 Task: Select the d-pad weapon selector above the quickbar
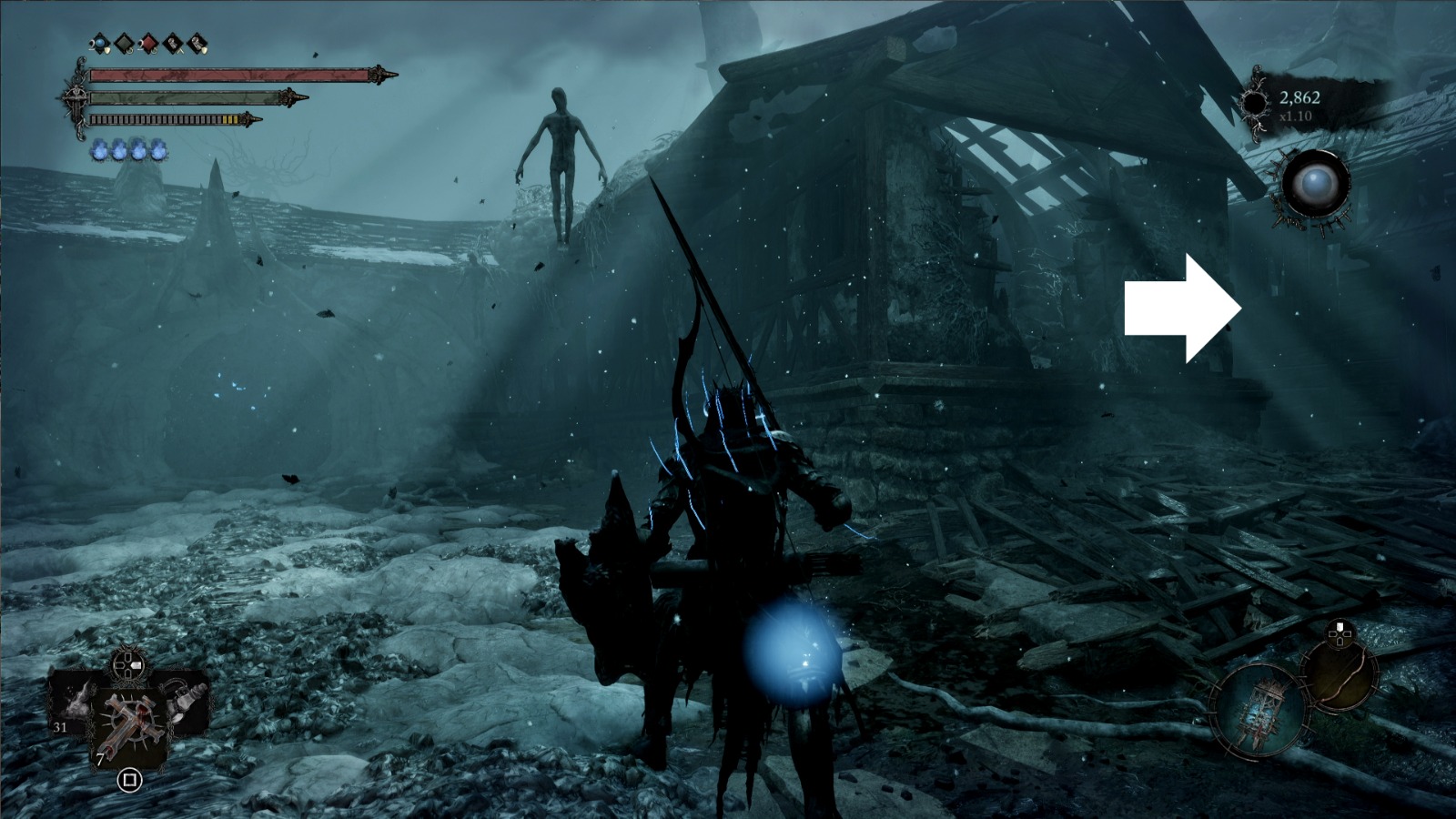[x=127, y=666]
